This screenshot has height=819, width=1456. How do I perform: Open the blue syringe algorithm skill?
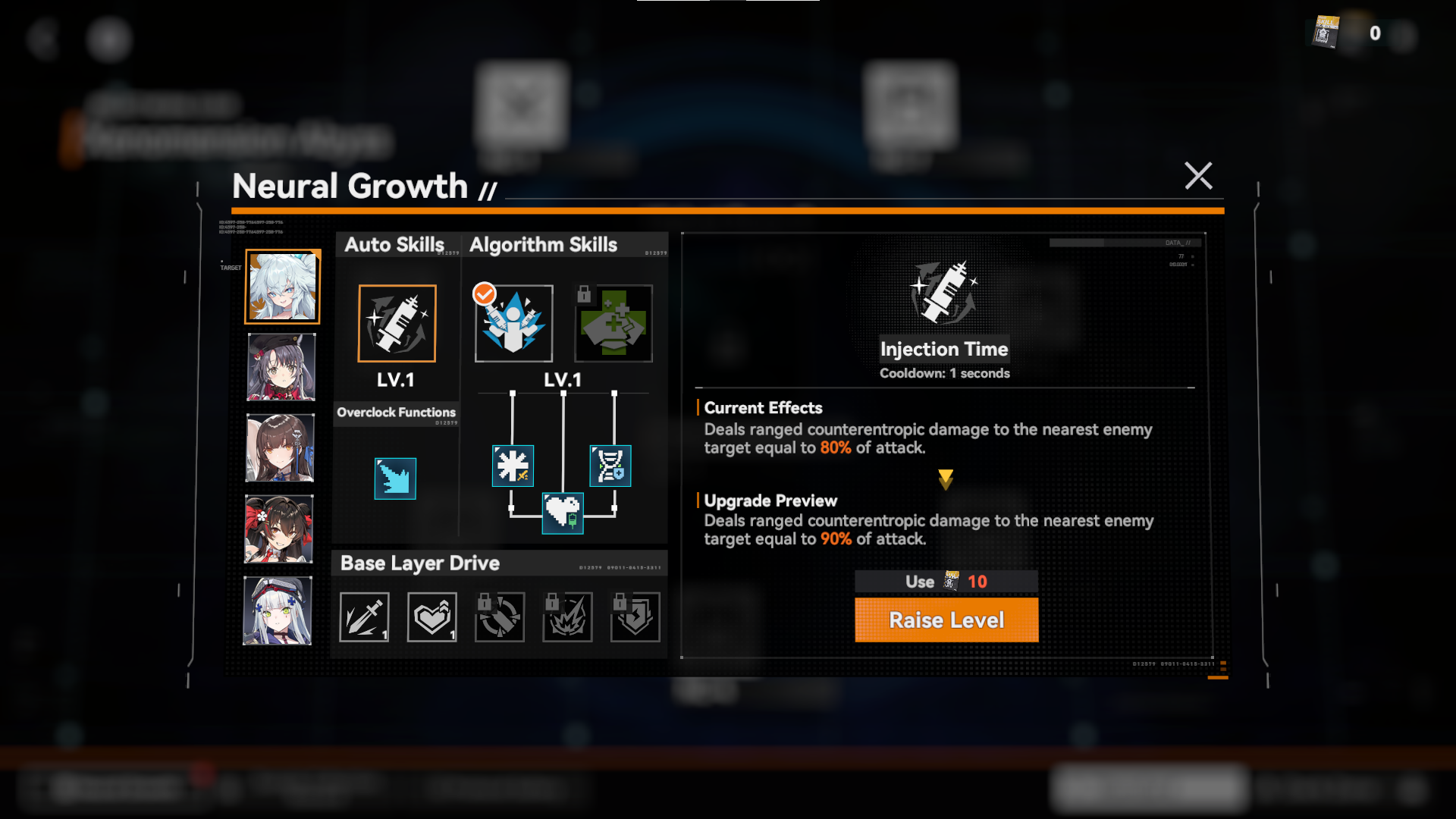pyautogui.click(x=513, y=324)
